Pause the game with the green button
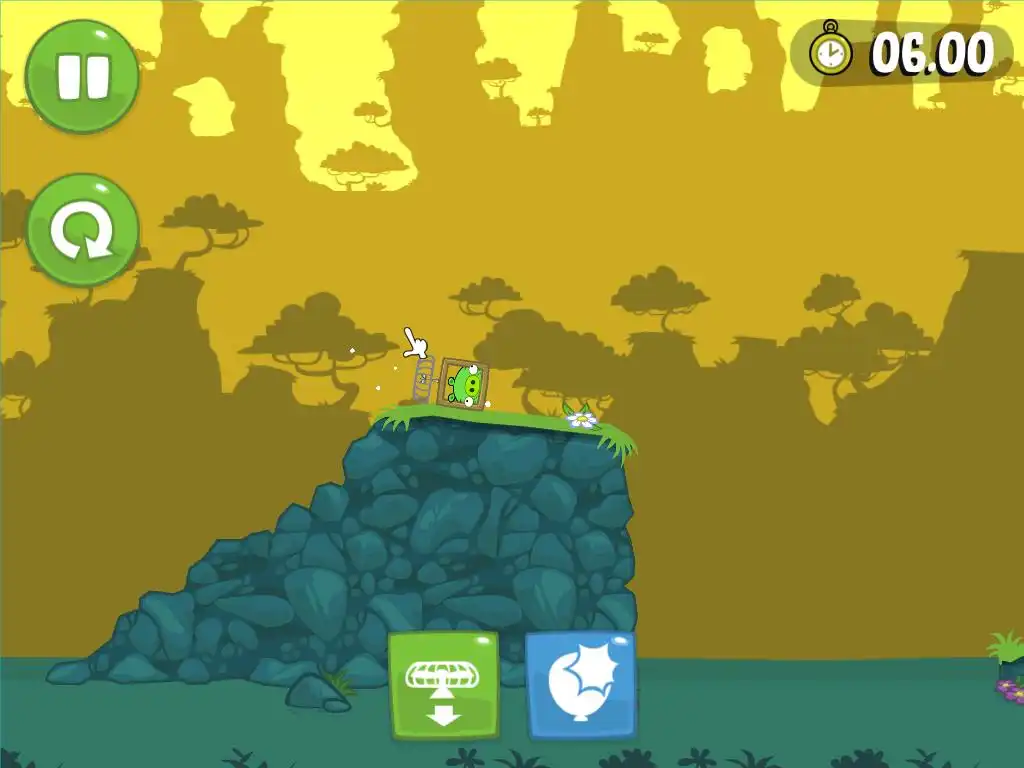This screenshot has height=768, width=1024. coord(82,76)
